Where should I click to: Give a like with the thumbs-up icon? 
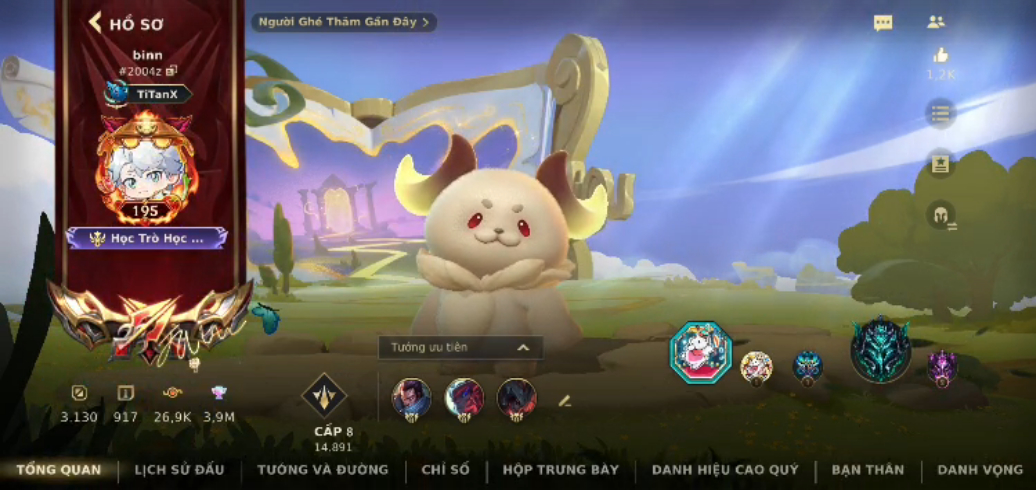[x=940, y=57]
